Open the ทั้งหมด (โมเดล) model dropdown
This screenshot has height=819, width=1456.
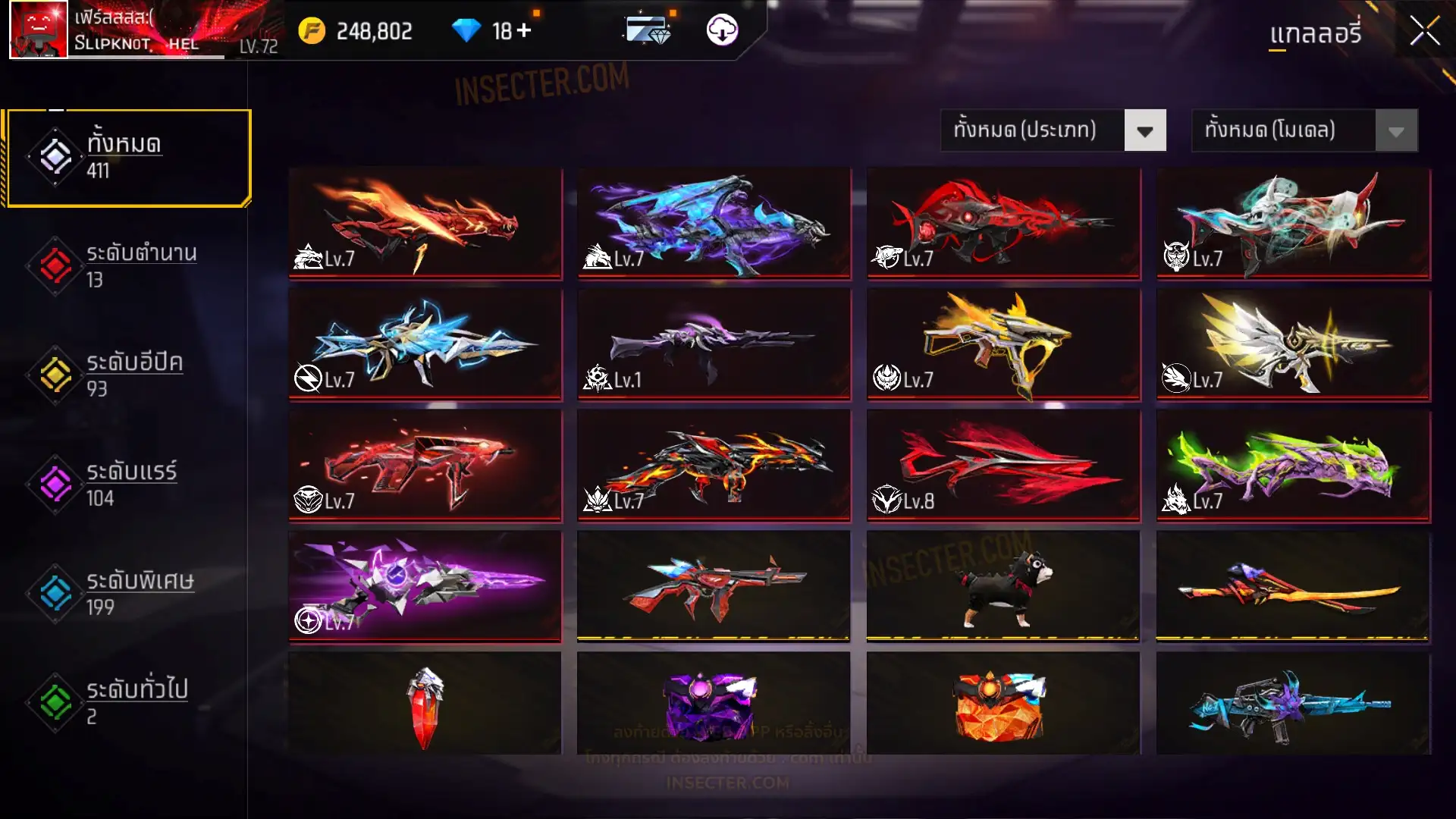[1304, 130]
